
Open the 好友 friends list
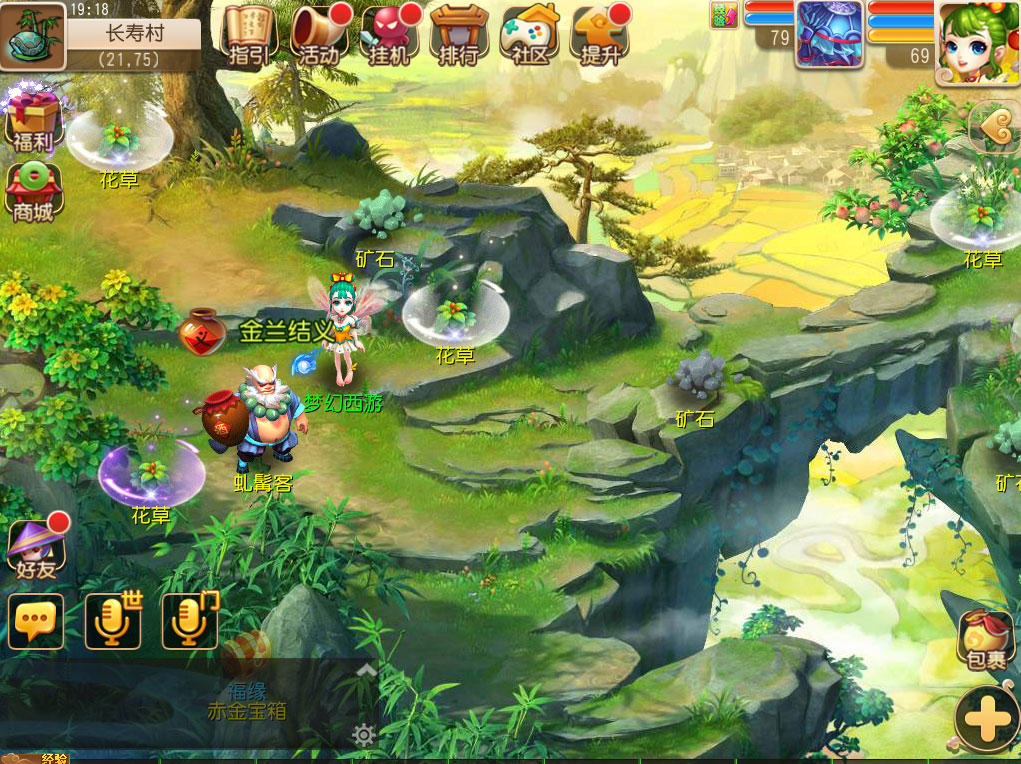(x=35, y=548)
